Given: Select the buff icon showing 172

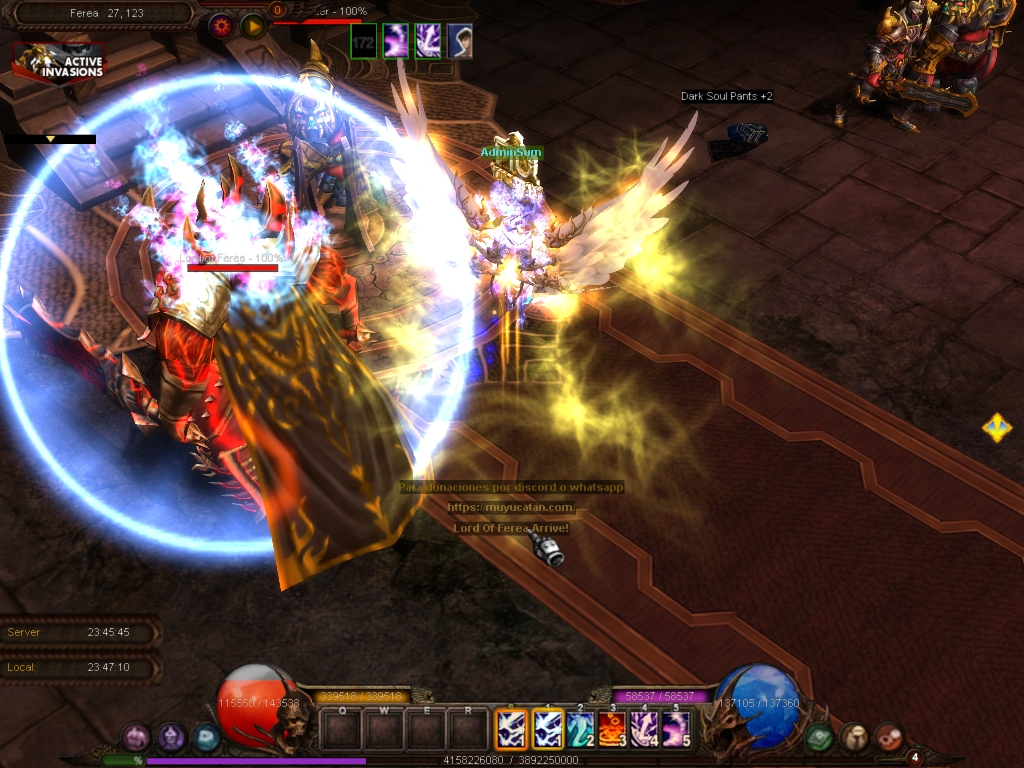Looking at the screenshot, I should click(364, 41).
